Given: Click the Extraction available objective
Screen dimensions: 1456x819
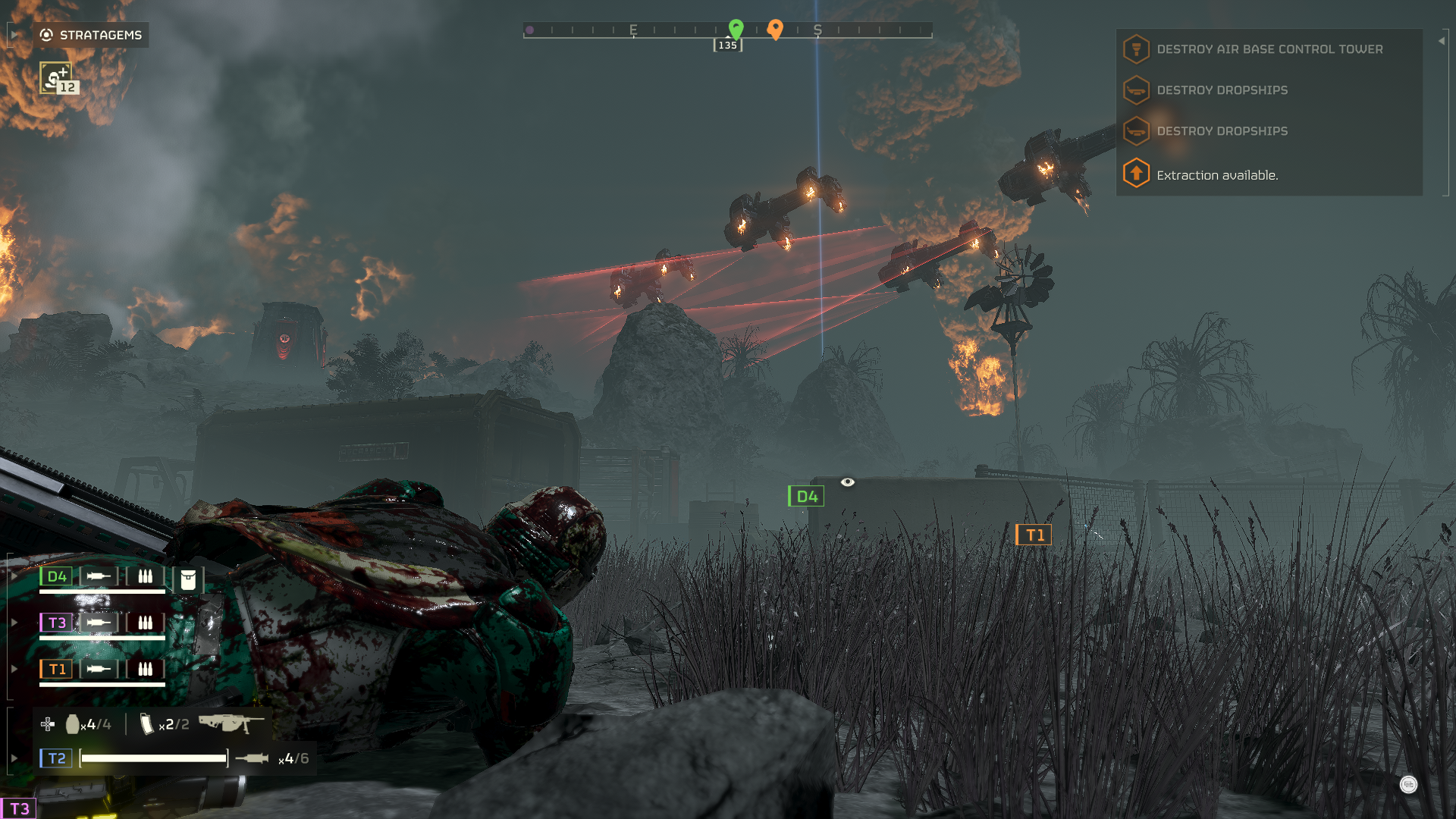Looking at the screenshot, I should [1216, 175].
